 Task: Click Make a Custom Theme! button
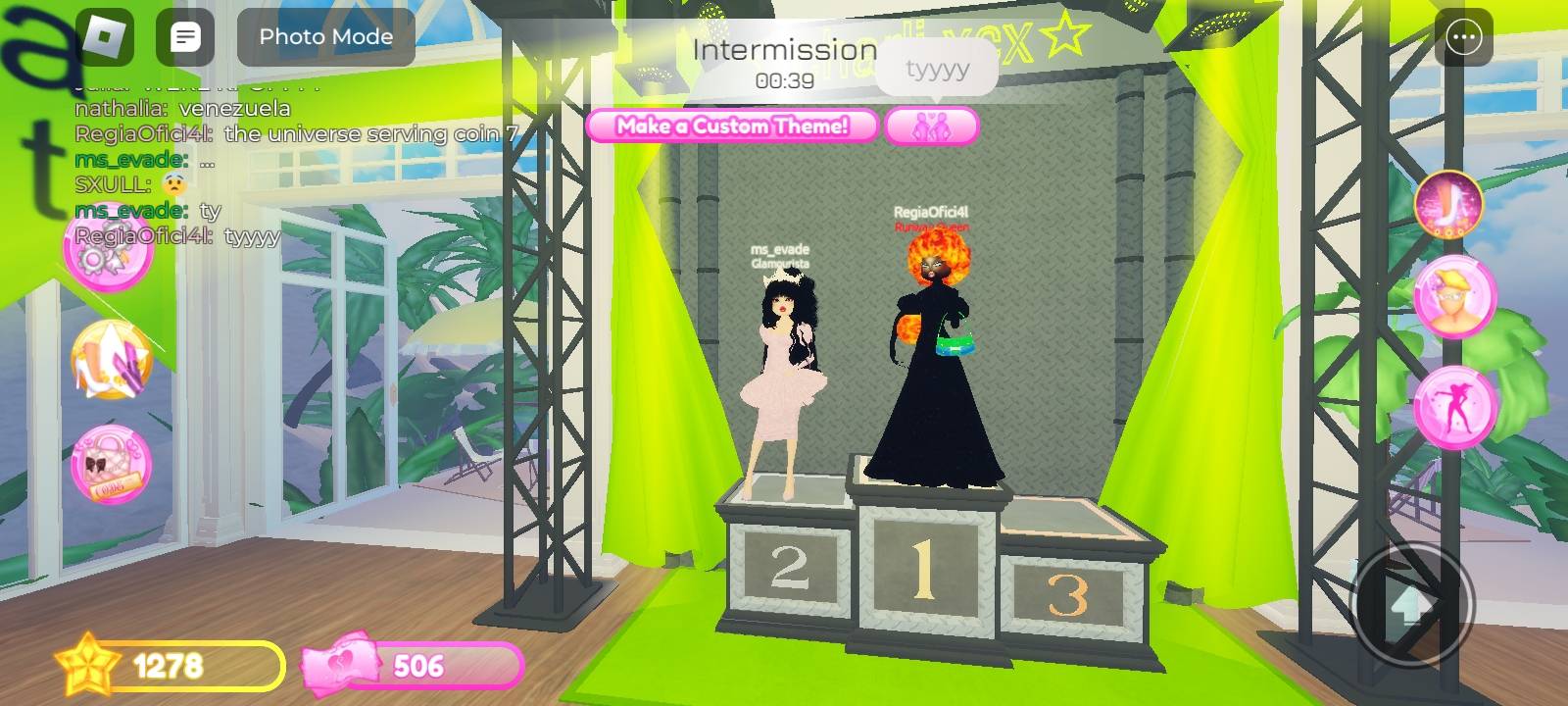(x=732, y=126)
